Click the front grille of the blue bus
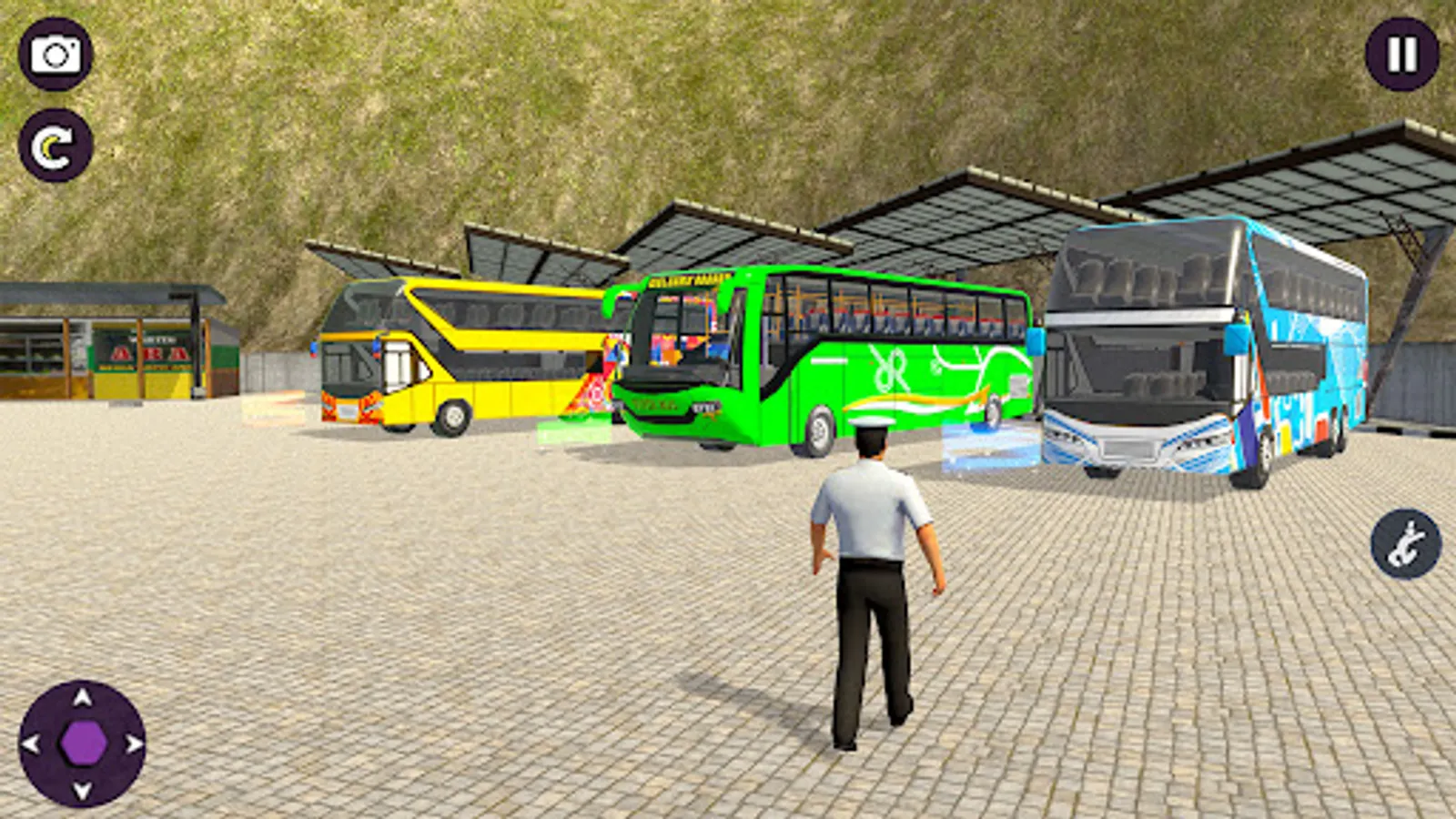This screenshot has height=819, width=1456. pos(1128,444)
